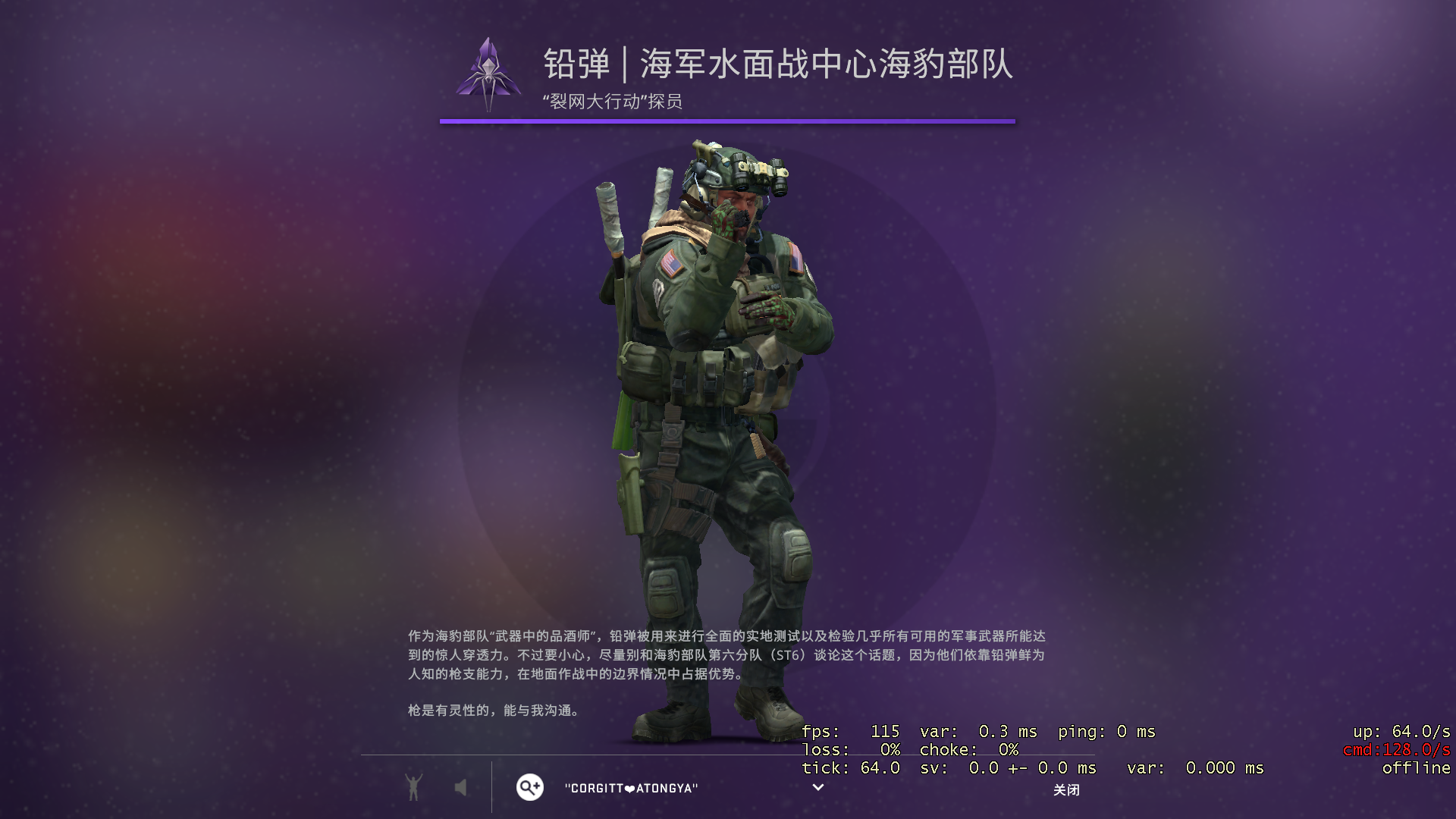Collapse the dropdown arrow under CORGITT♥ATONGYA

point(817,789)
